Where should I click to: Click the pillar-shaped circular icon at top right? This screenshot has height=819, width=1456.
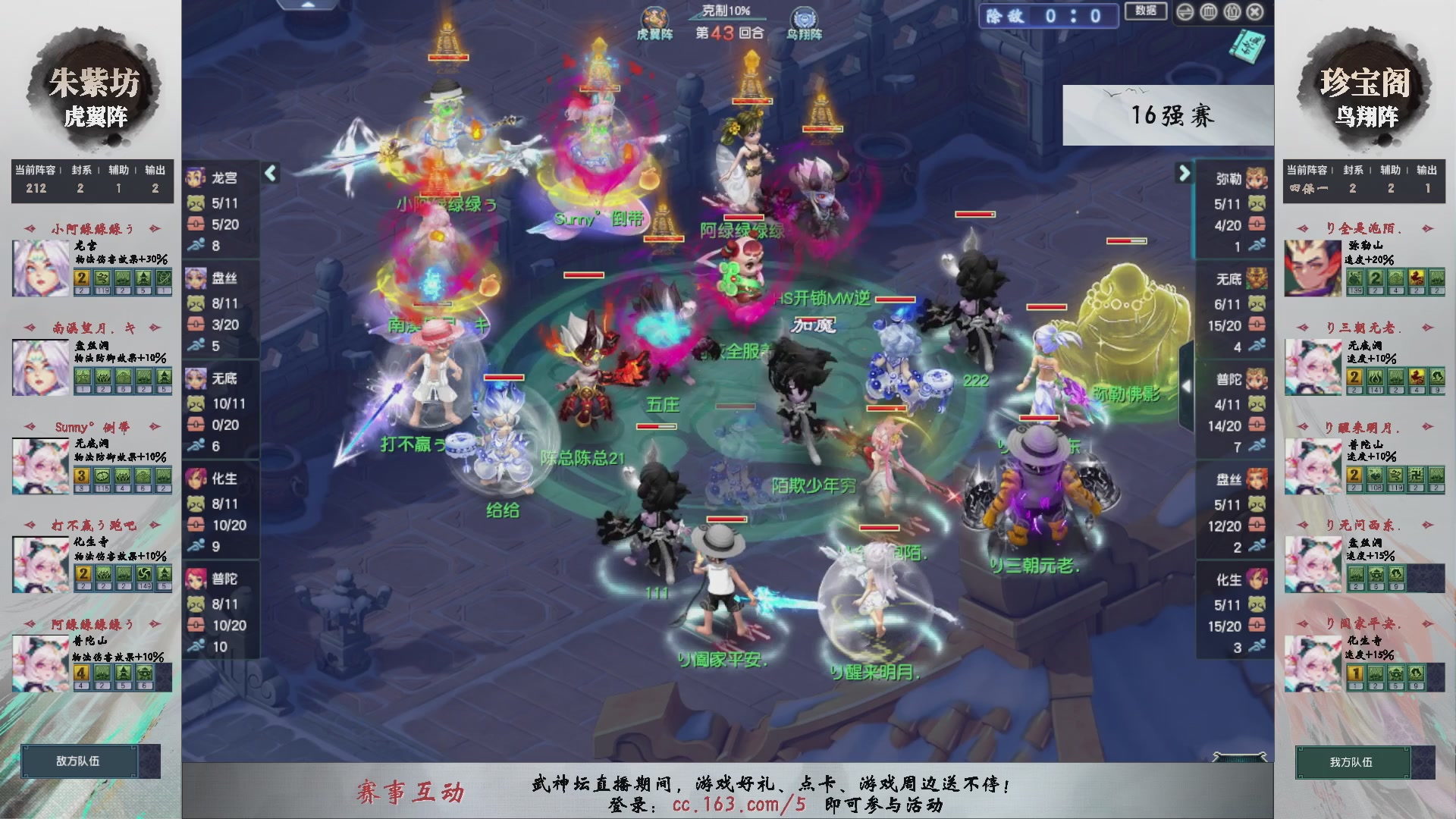click(x=1208, y=13)
